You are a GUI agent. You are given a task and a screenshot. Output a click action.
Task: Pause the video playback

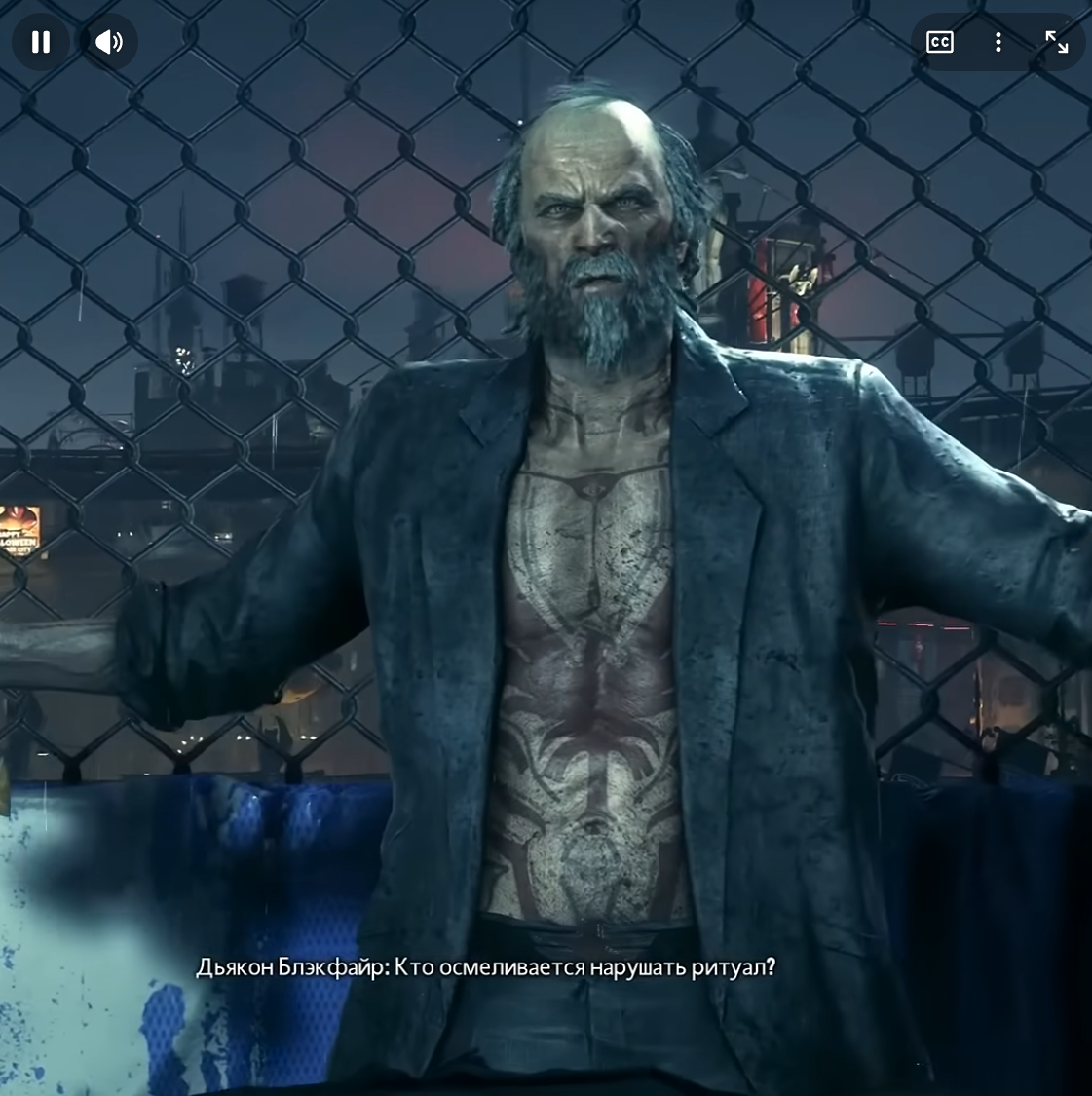41,42
